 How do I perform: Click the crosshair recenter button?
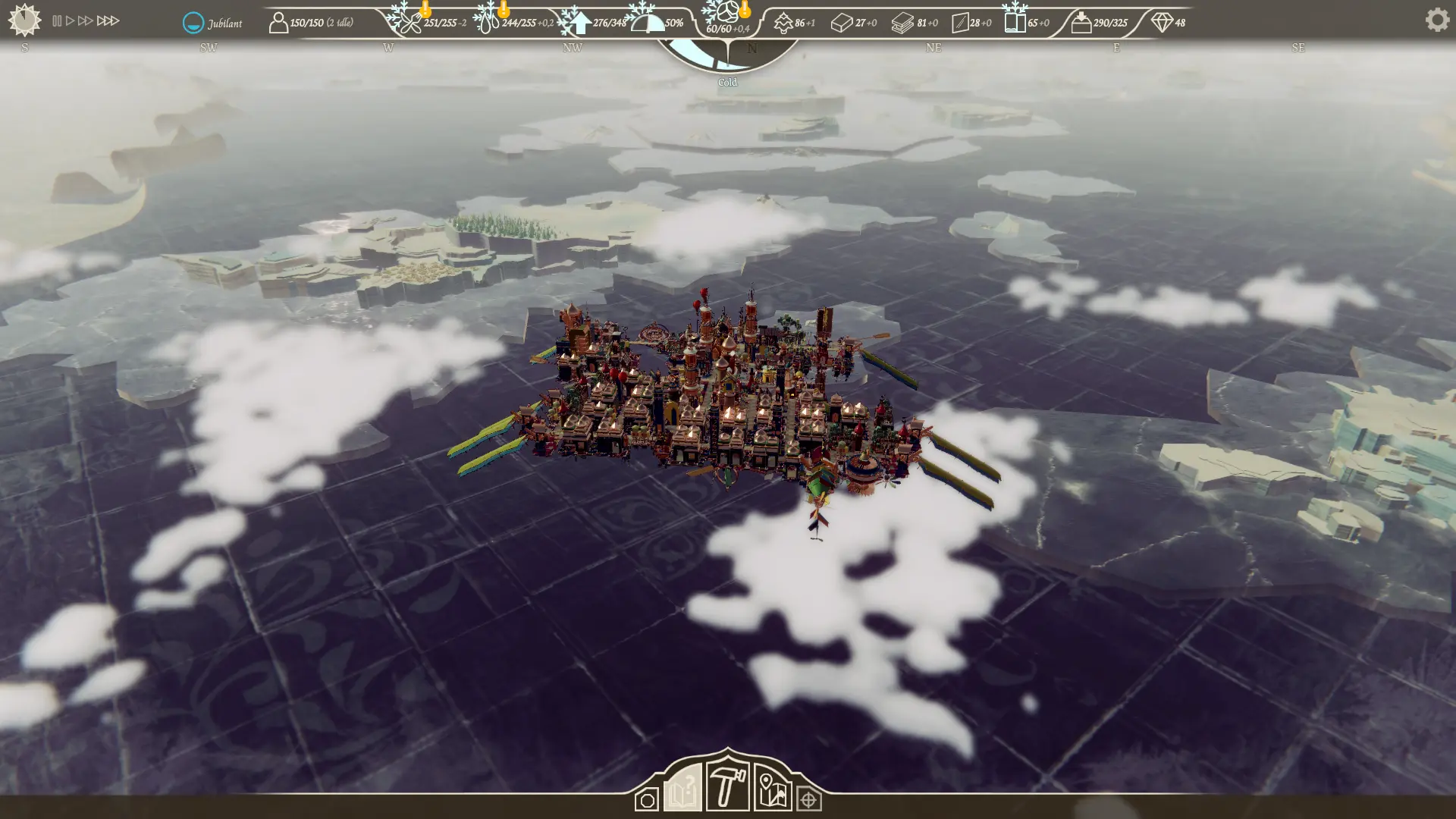click(808, 800)
